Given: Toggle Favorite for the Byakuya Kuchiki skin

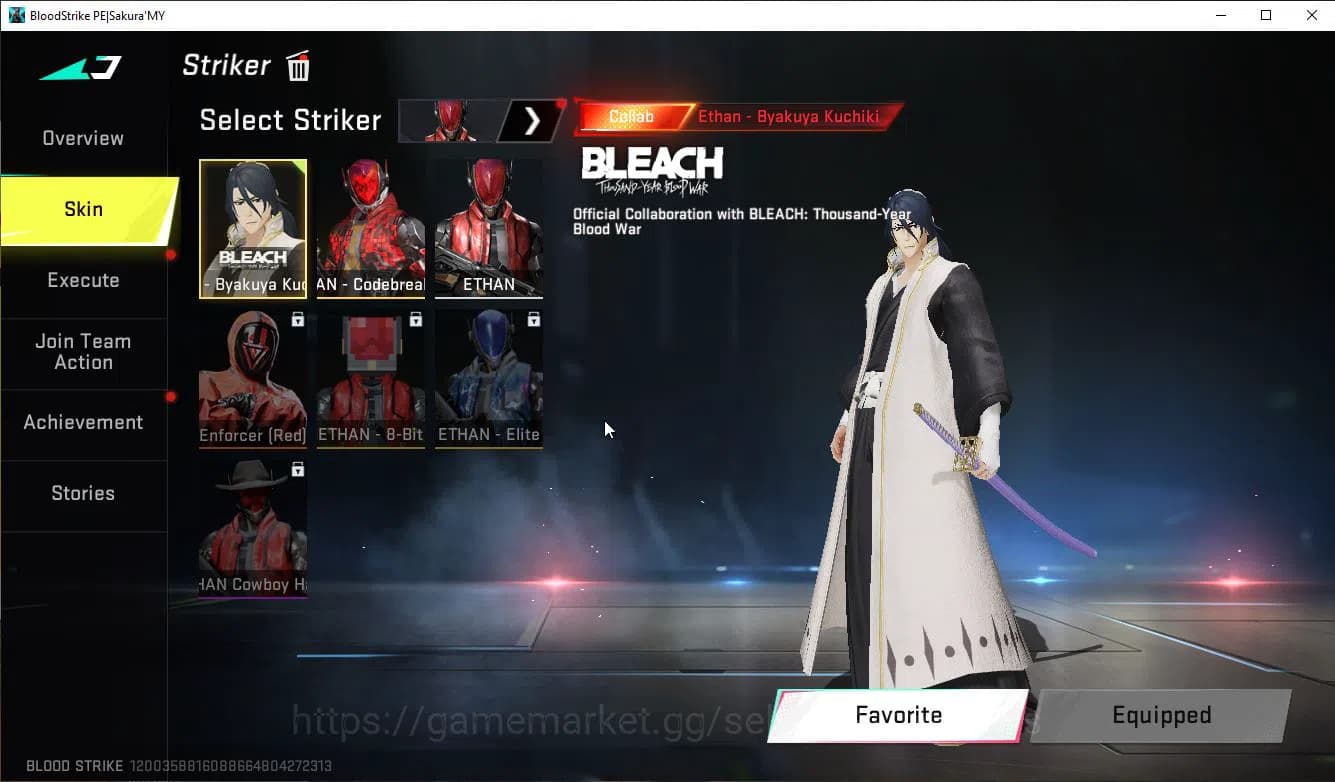Looking at the screenshot, I should click(x=897, y=715).
